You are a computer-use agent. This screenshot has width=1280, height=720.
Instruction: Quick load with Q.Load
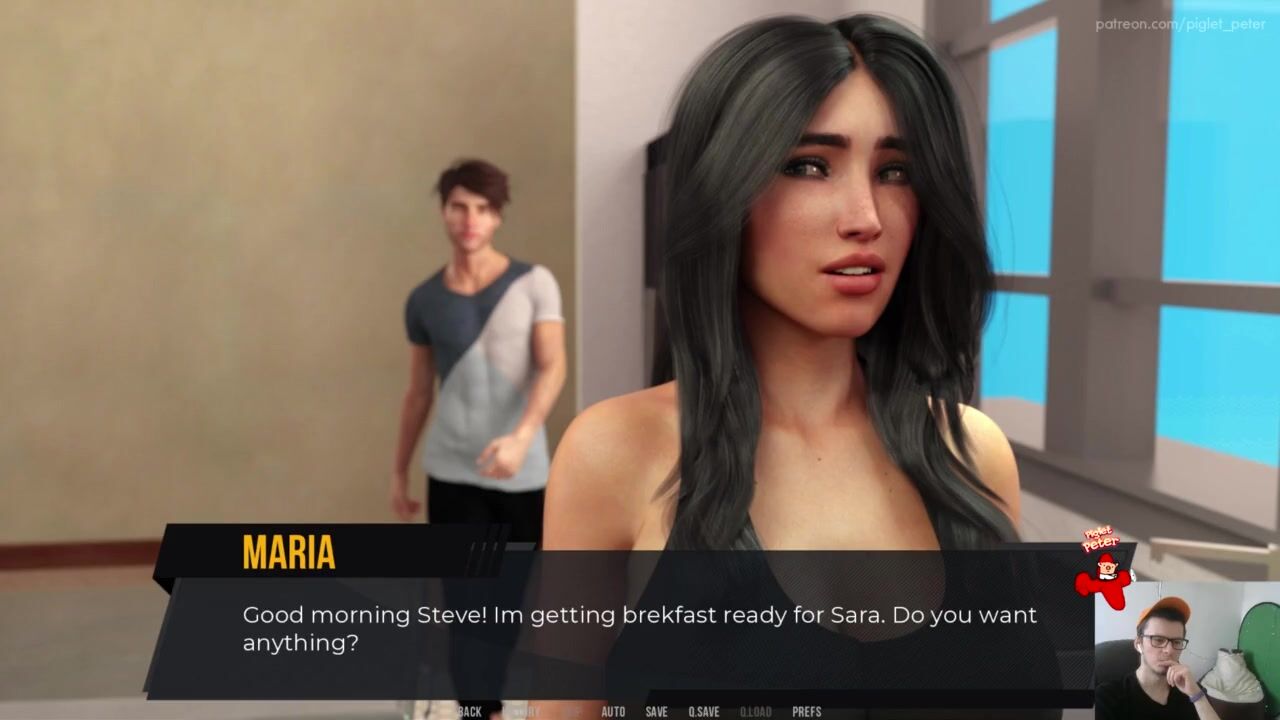point(755,712)
